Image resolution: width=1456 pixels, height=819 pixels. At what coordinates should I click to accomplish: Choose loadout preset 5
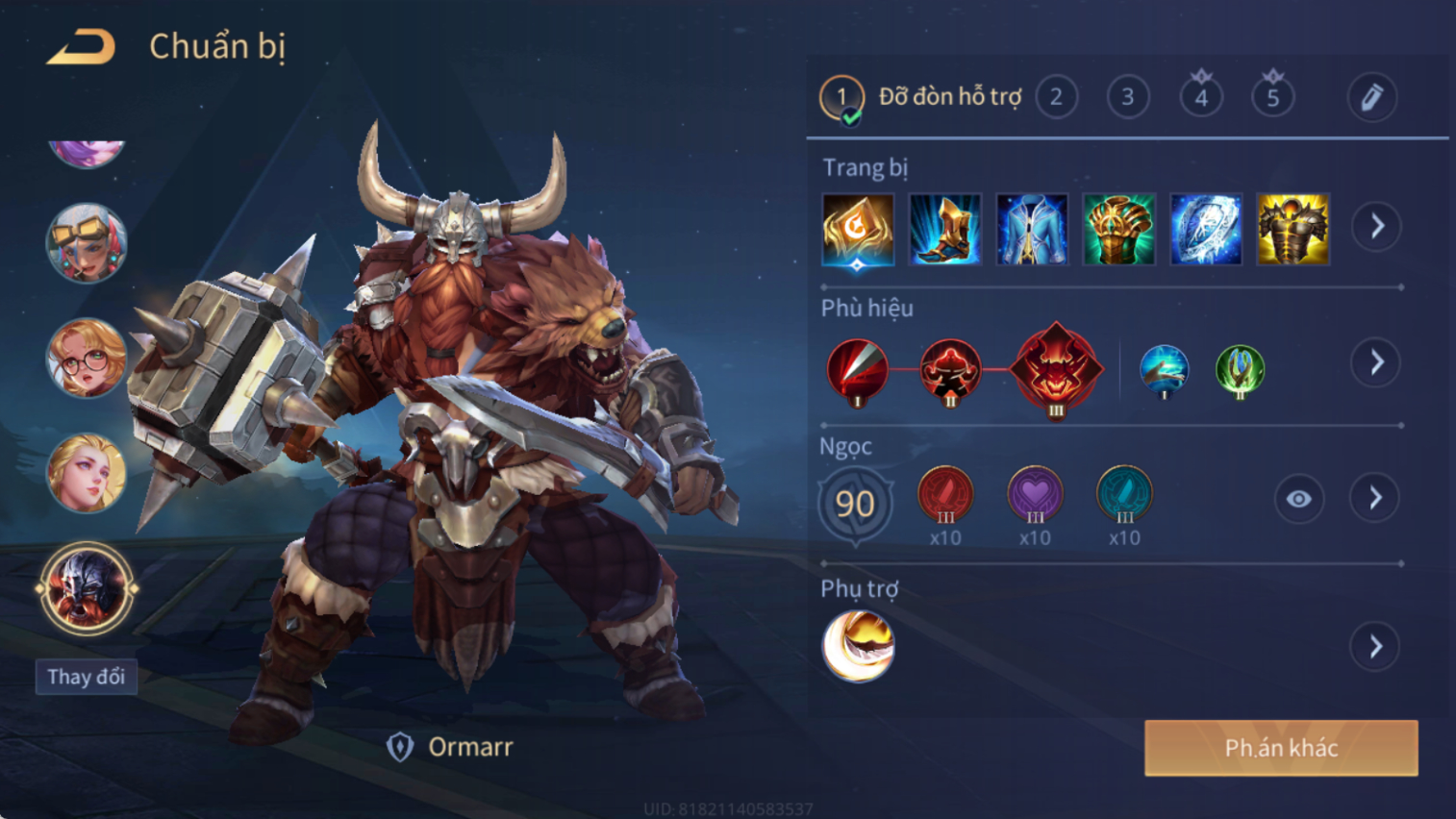pyautogui.click(x=1272, y=97)
